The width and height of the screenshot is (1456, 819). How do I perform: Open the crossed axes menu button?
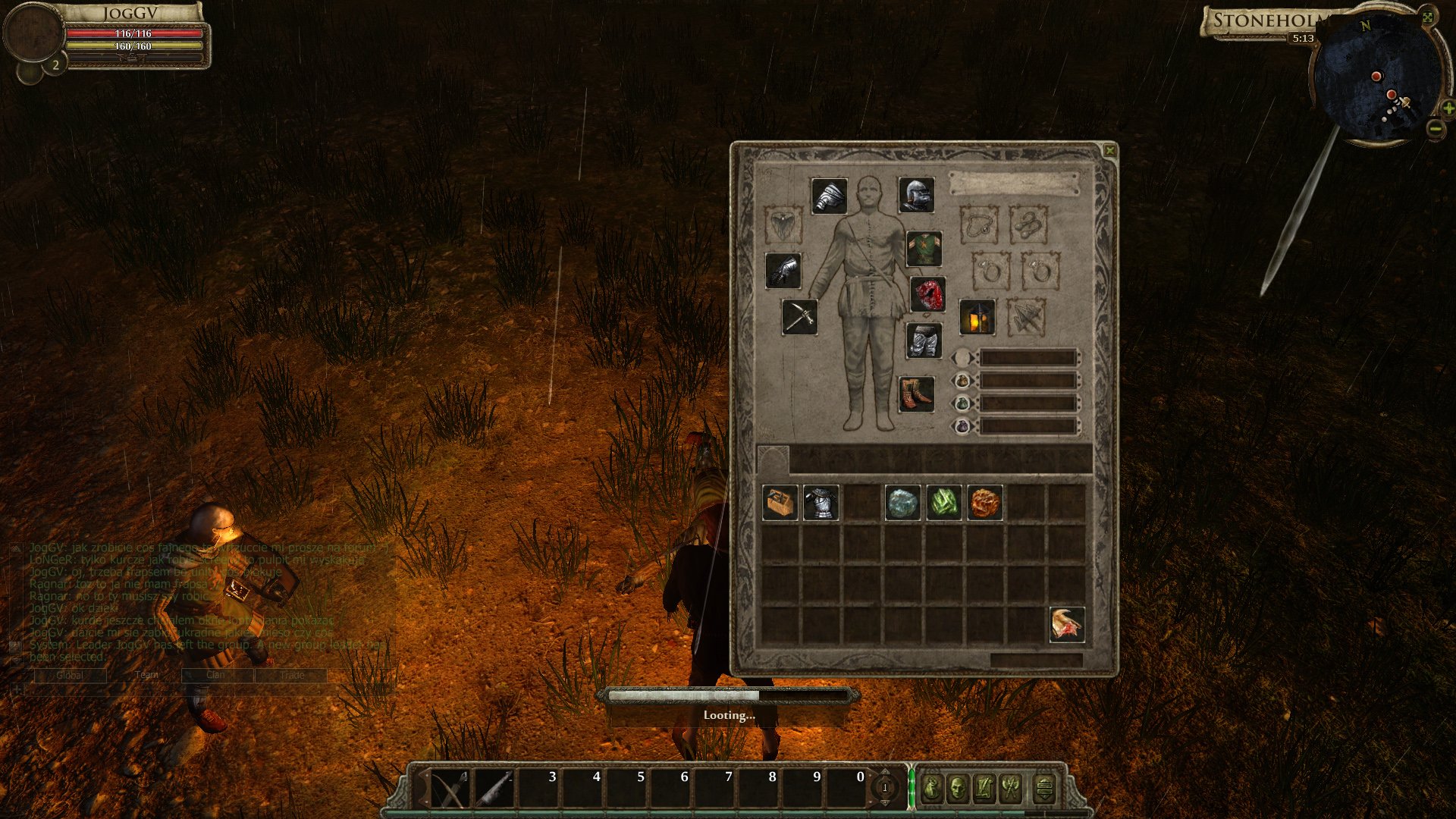tap(1011, 789)
